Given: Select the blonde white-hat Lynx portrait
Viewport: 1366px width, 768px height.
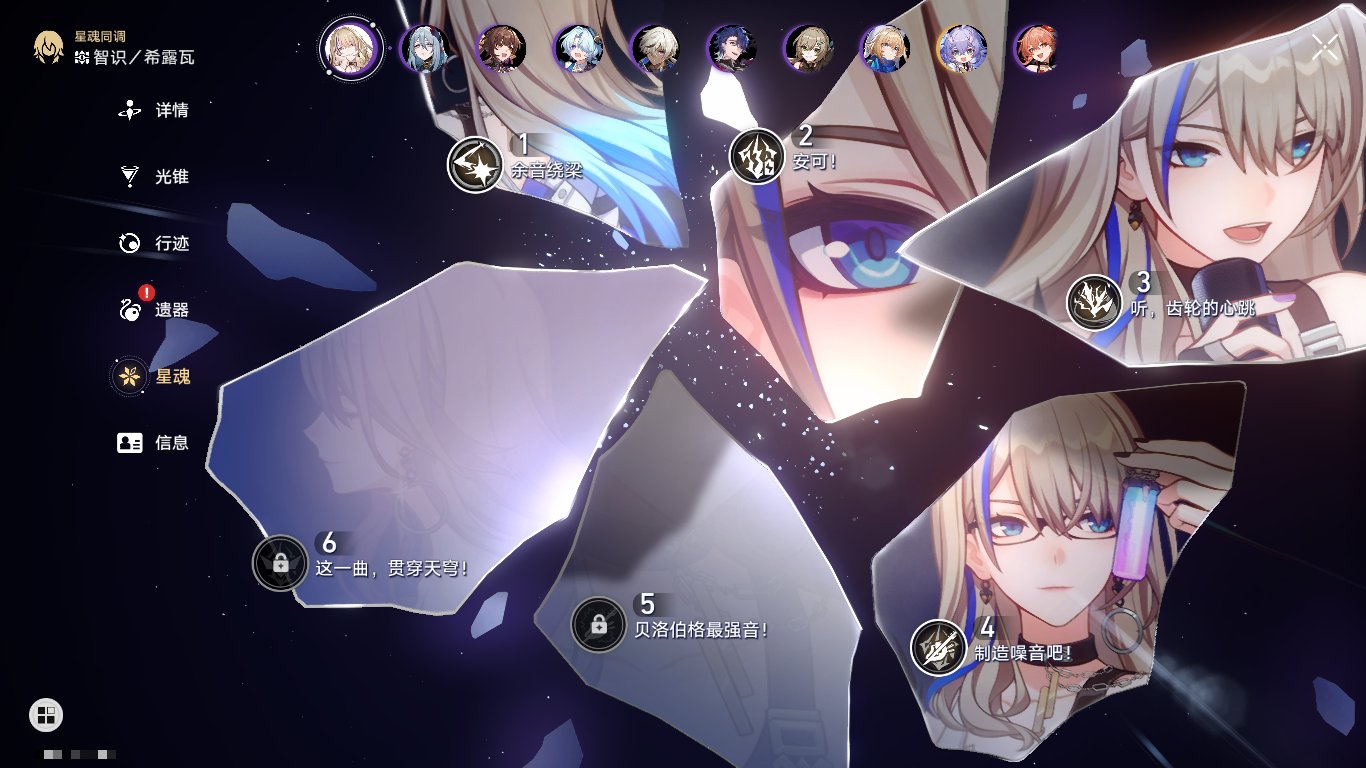Looking at the screenshot, I should click(886, 48).
